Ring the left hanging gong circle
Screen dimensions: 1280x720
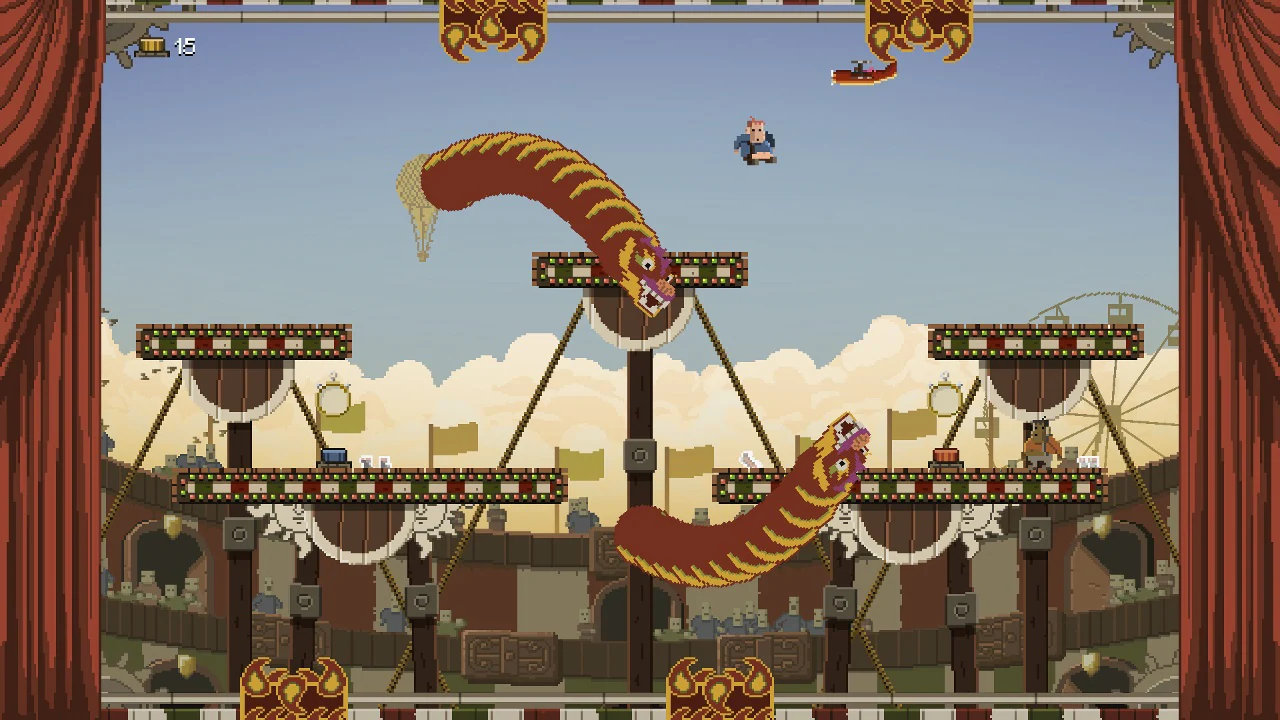pyautogui.click(x=335, y=400)
